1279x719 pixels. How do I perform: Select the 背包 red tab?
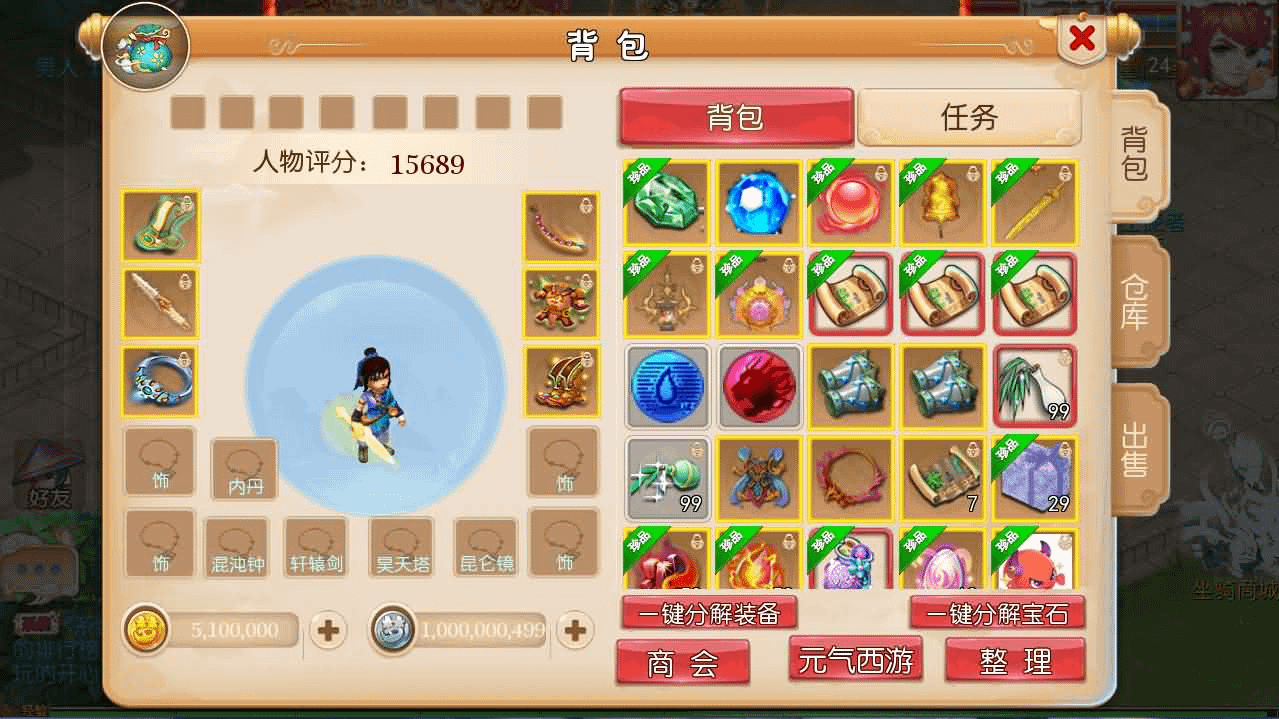[x=736, y=117]
